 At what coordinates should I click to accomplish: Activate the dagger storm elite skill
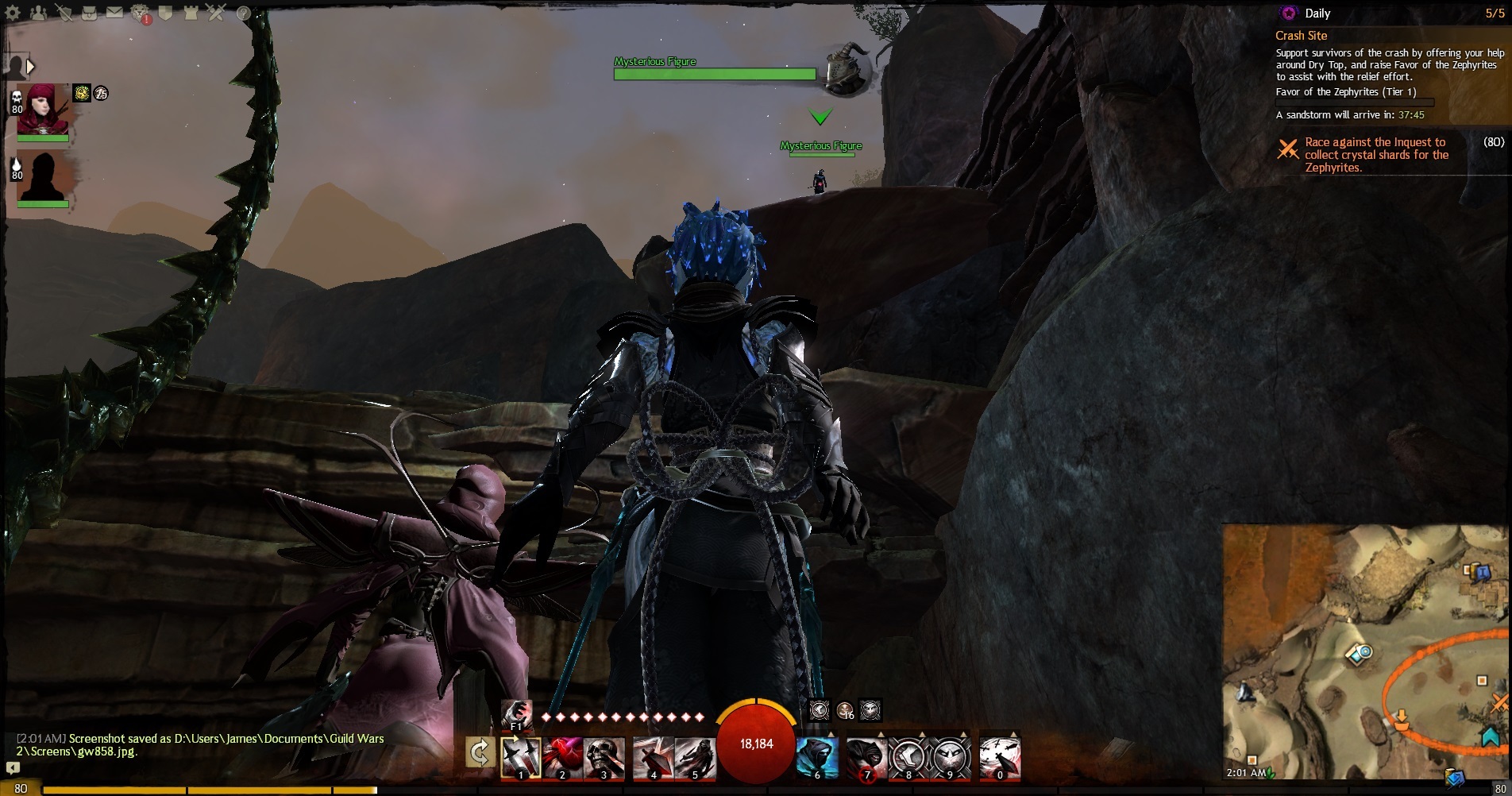pos(1000,757)
